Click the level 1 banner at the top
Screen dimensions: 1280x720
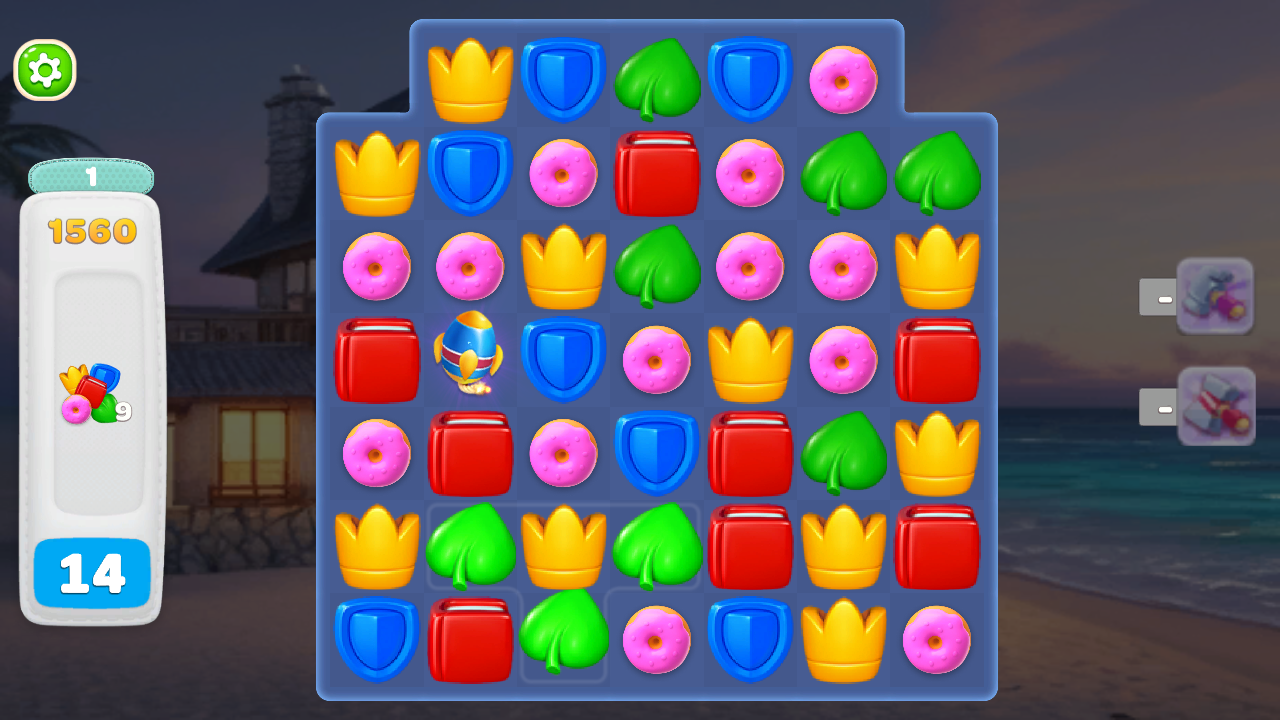tap(91, 176)
